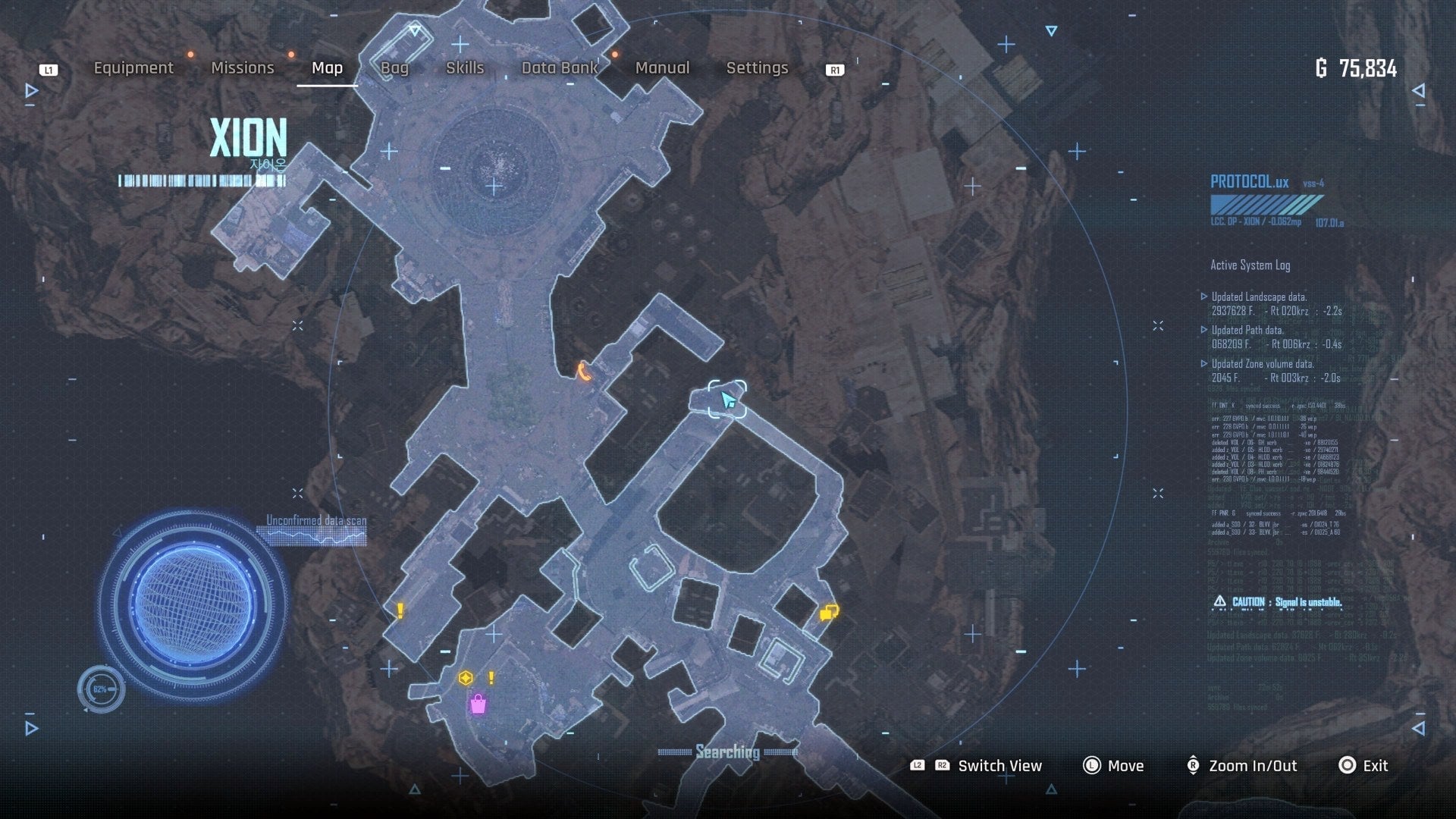This screenshot has height=819, width=1456.
Task: Click the yellow exclamation marker near the shop
Action: click(x=490, y=676)
